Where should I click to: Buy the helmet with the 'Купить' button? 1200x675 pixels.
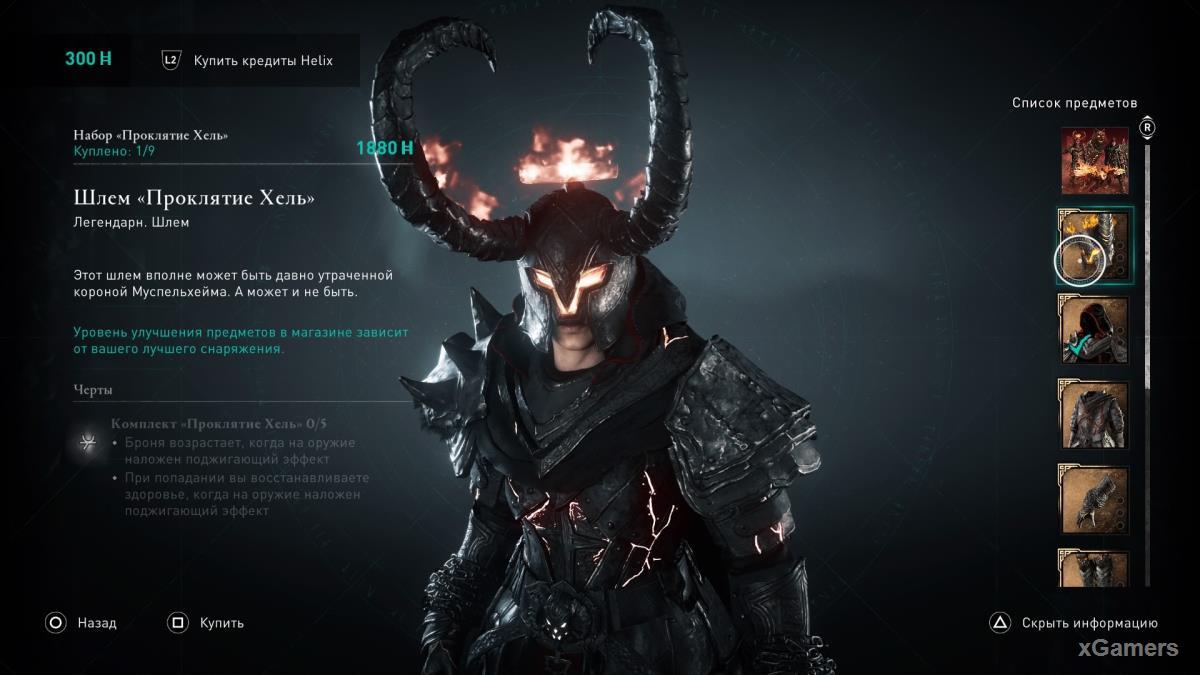pyautogui.click(x=207, y=623)
